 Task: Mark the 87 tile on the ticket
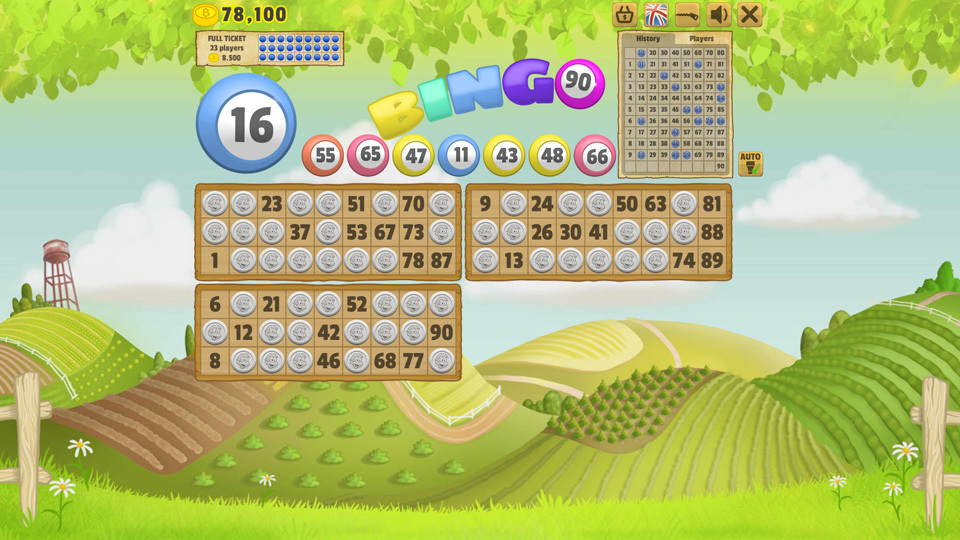pyautogui.click(x=441, y=260)
